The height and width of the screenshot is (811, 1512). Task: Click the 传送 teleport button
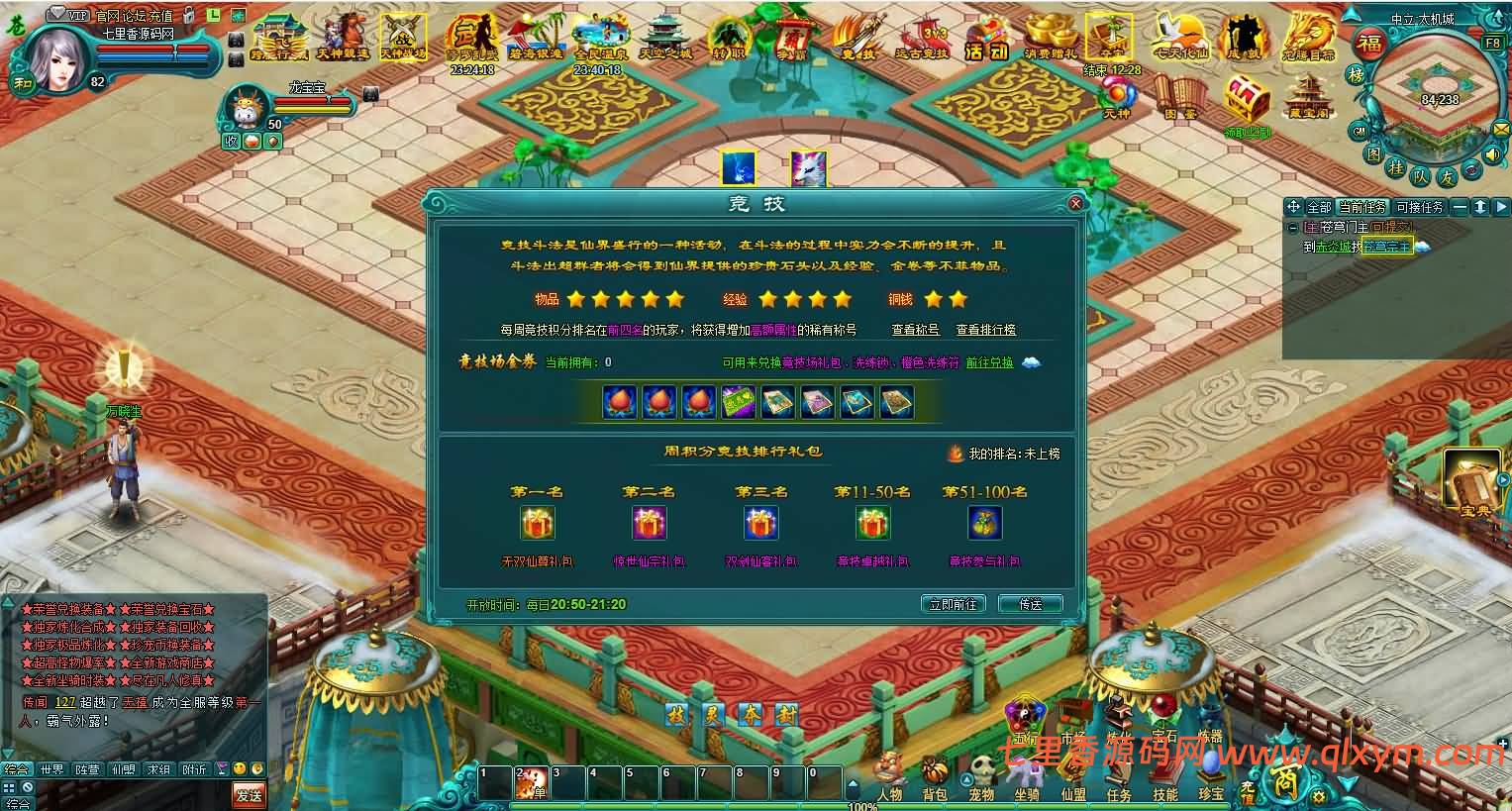(x=1030, y=604)
